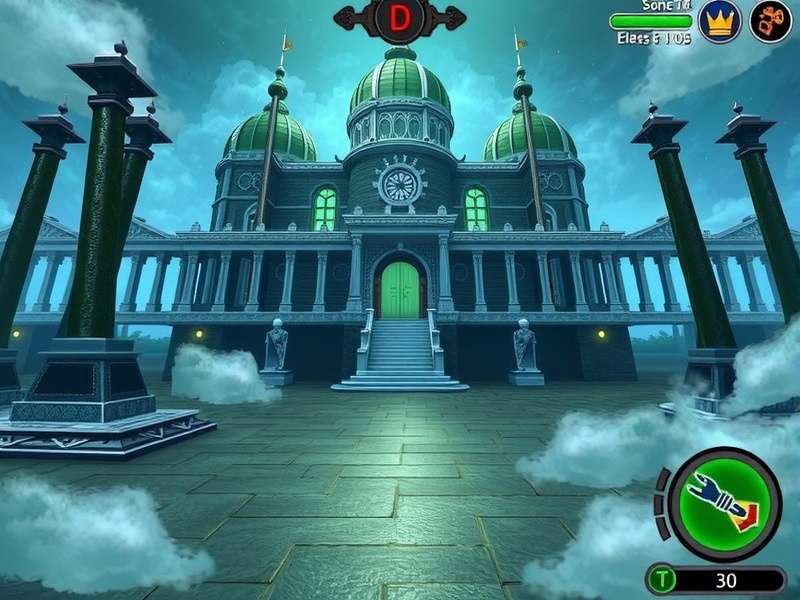Select the red D emblem
This screenshot has width=800, height=600.
click(x=400, y=18)
